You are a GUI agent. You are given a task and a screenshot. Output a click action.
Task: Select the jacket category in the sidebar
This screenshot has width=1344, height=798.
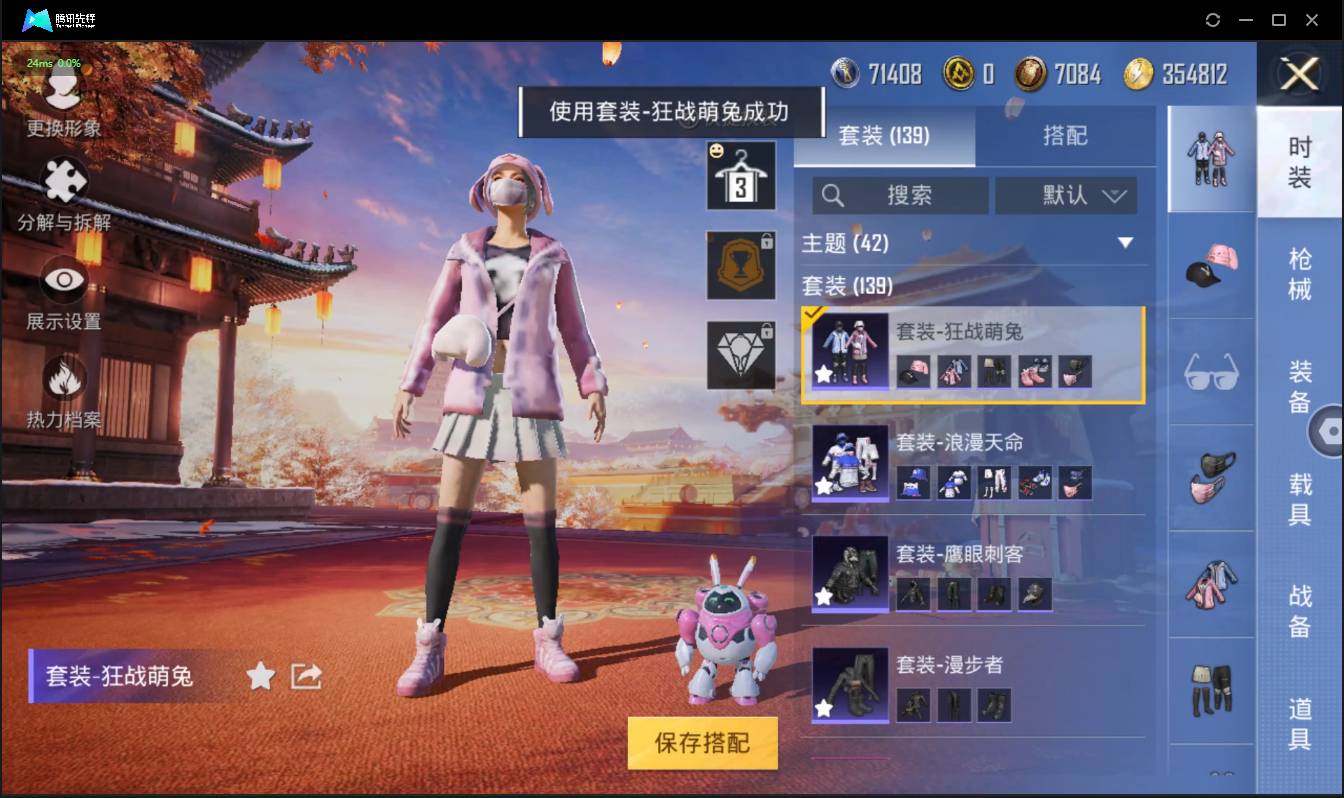pos(1211,588)
